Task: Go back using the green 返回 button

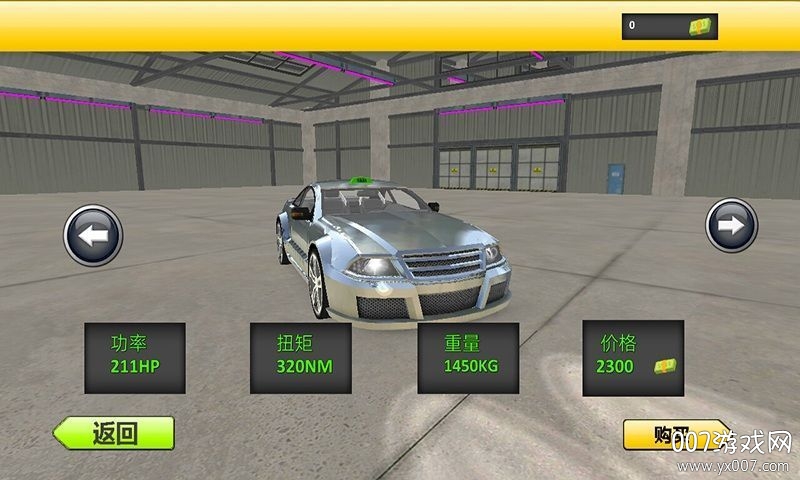Action: coord(114,433)
